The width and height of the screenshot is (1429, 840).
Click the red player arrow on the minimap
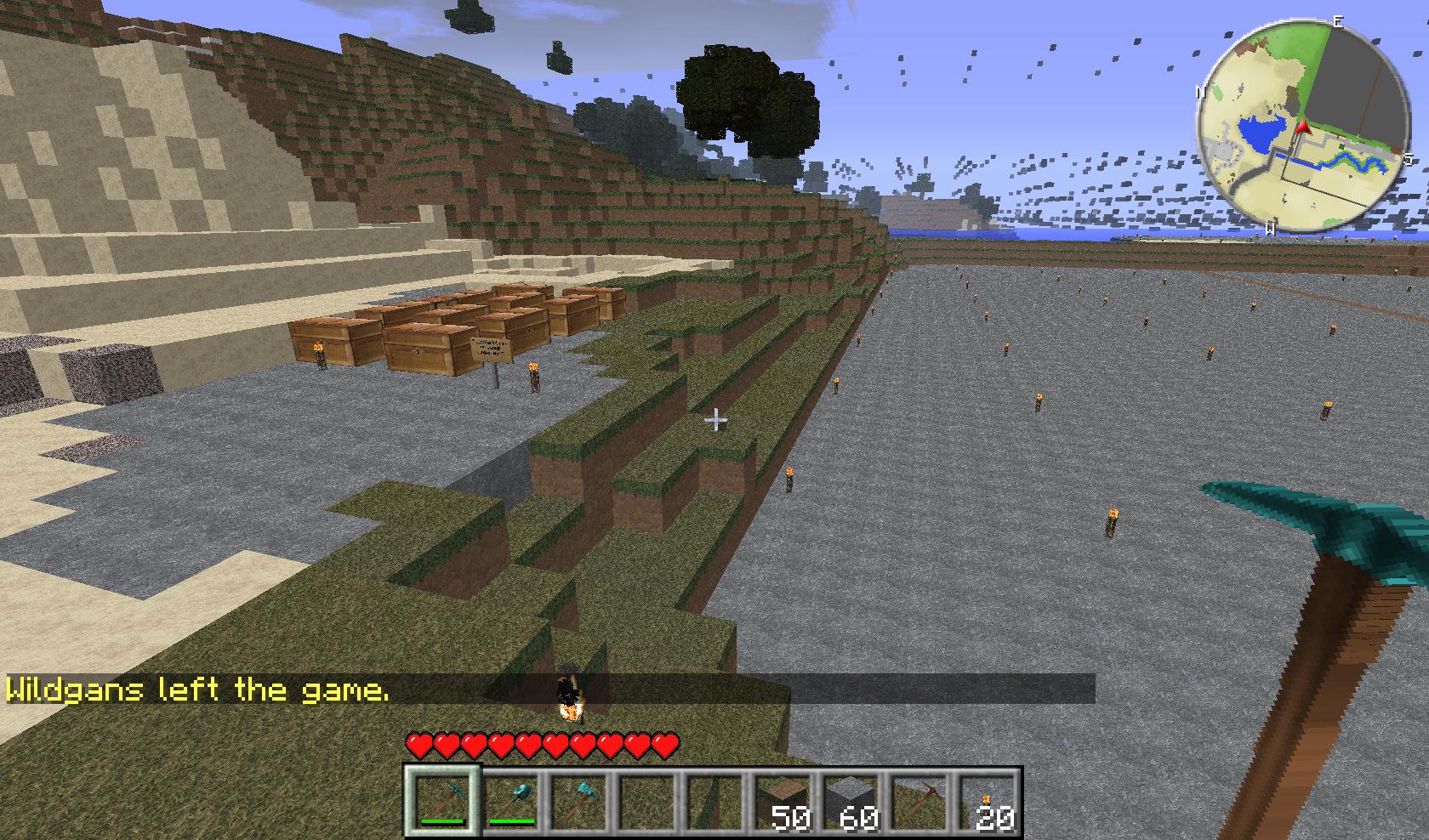[x=1301, y=128]
